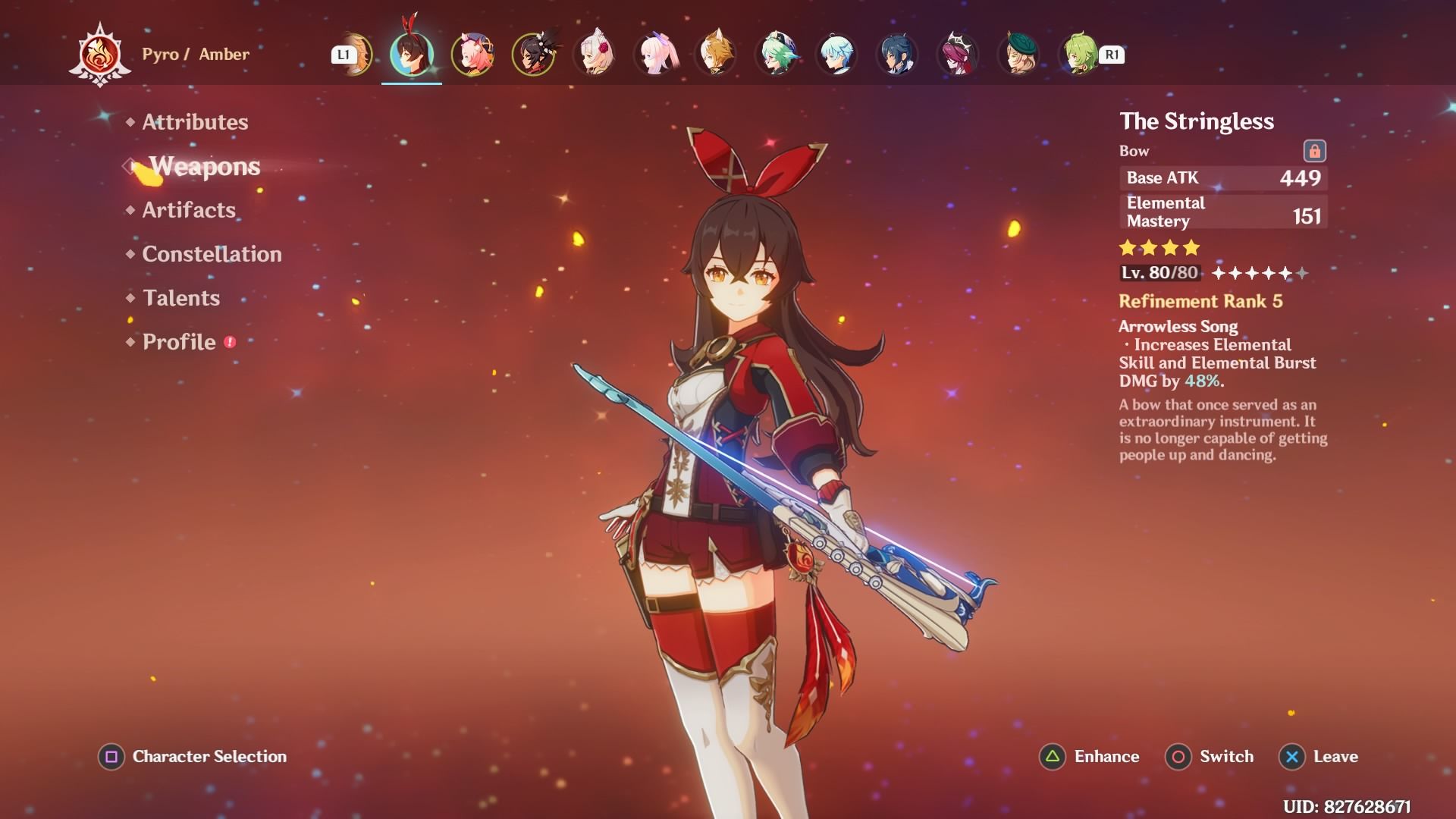Show the character Profile page
The width and height of the screenshot is (1456, 819).
tap(179, 342)
